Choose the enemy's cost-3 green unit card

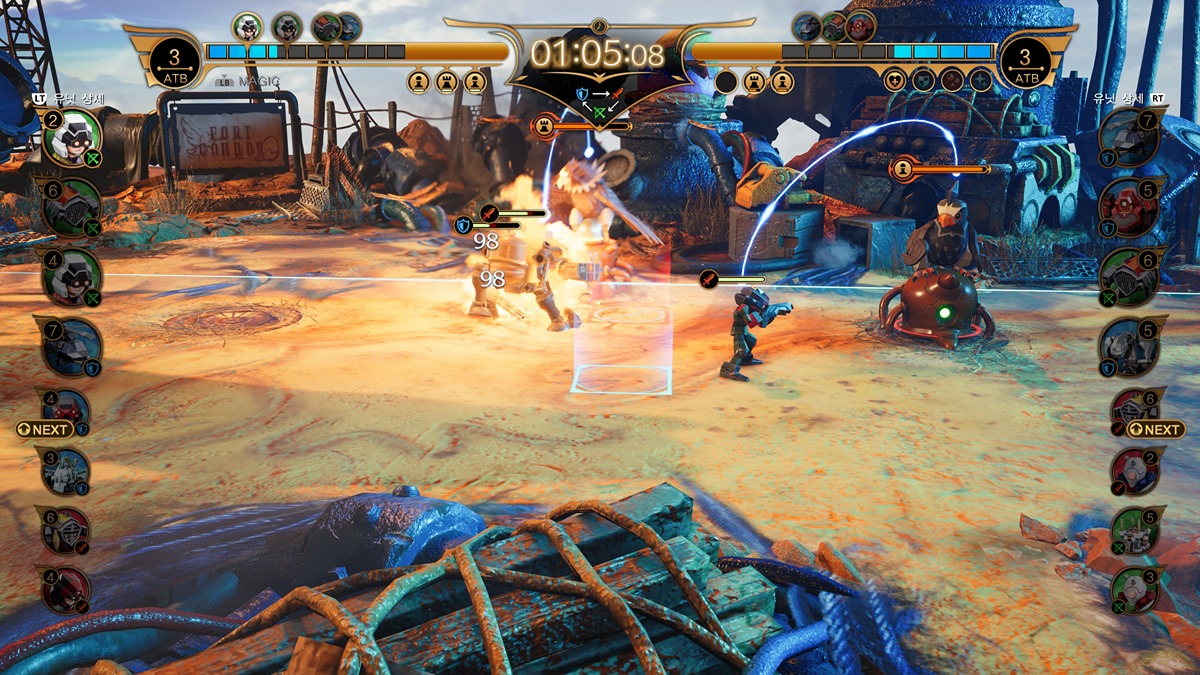point(1135,590)
